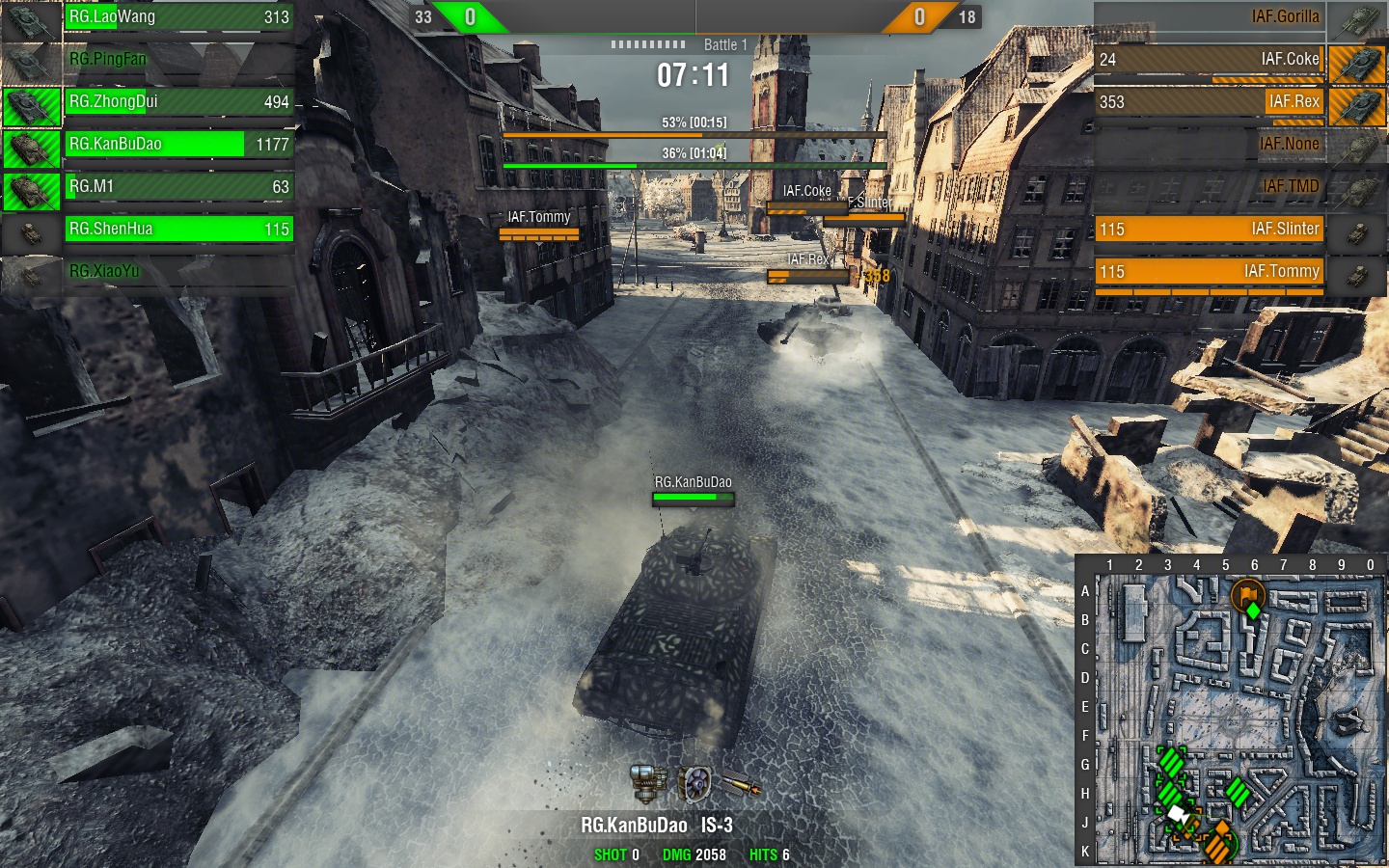Select the ventilation fan equipment icon
The image size is (1389, 868).
pos(694,784)
